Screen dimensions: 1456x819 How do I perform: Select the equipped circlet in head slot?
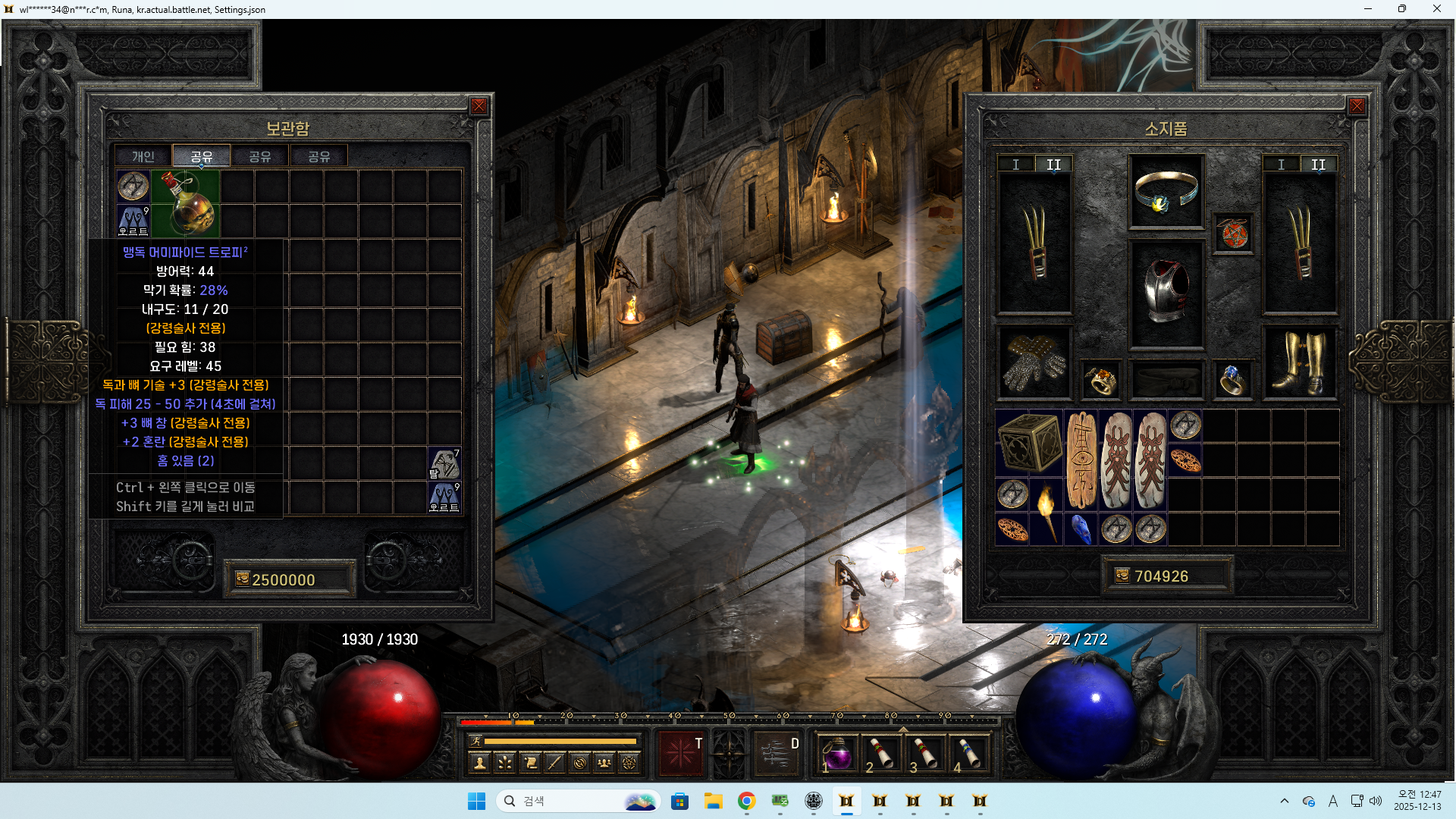1166,191
